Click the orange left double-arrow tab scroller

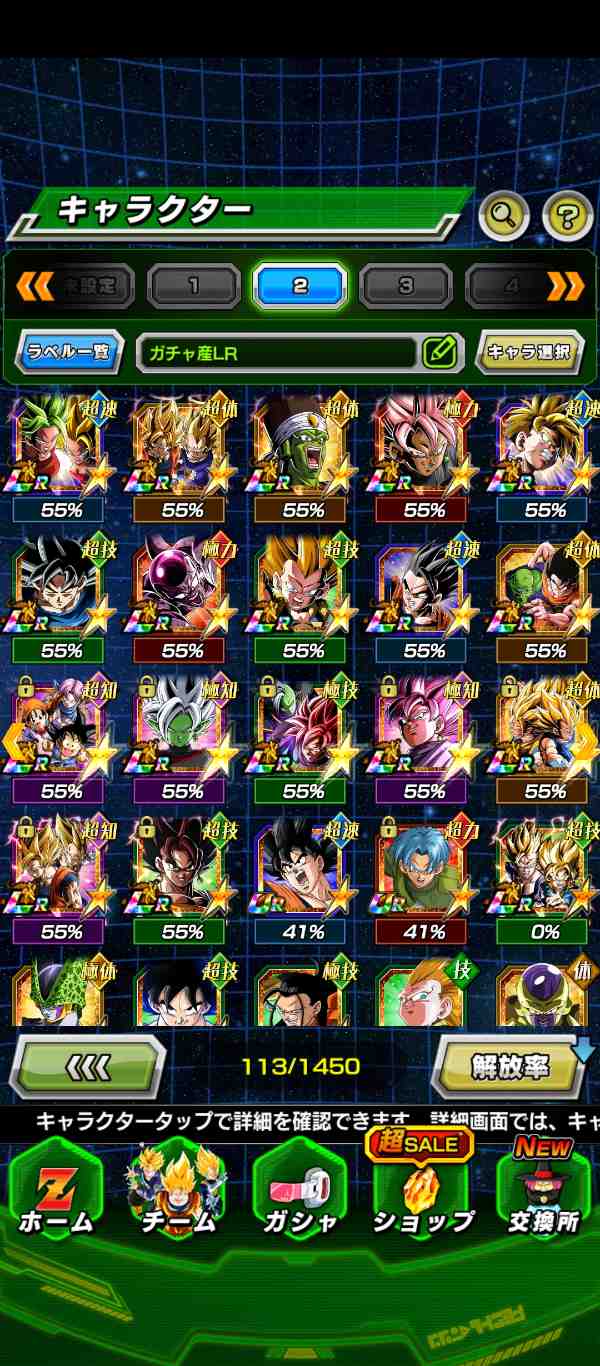click(x=34, y=286)
